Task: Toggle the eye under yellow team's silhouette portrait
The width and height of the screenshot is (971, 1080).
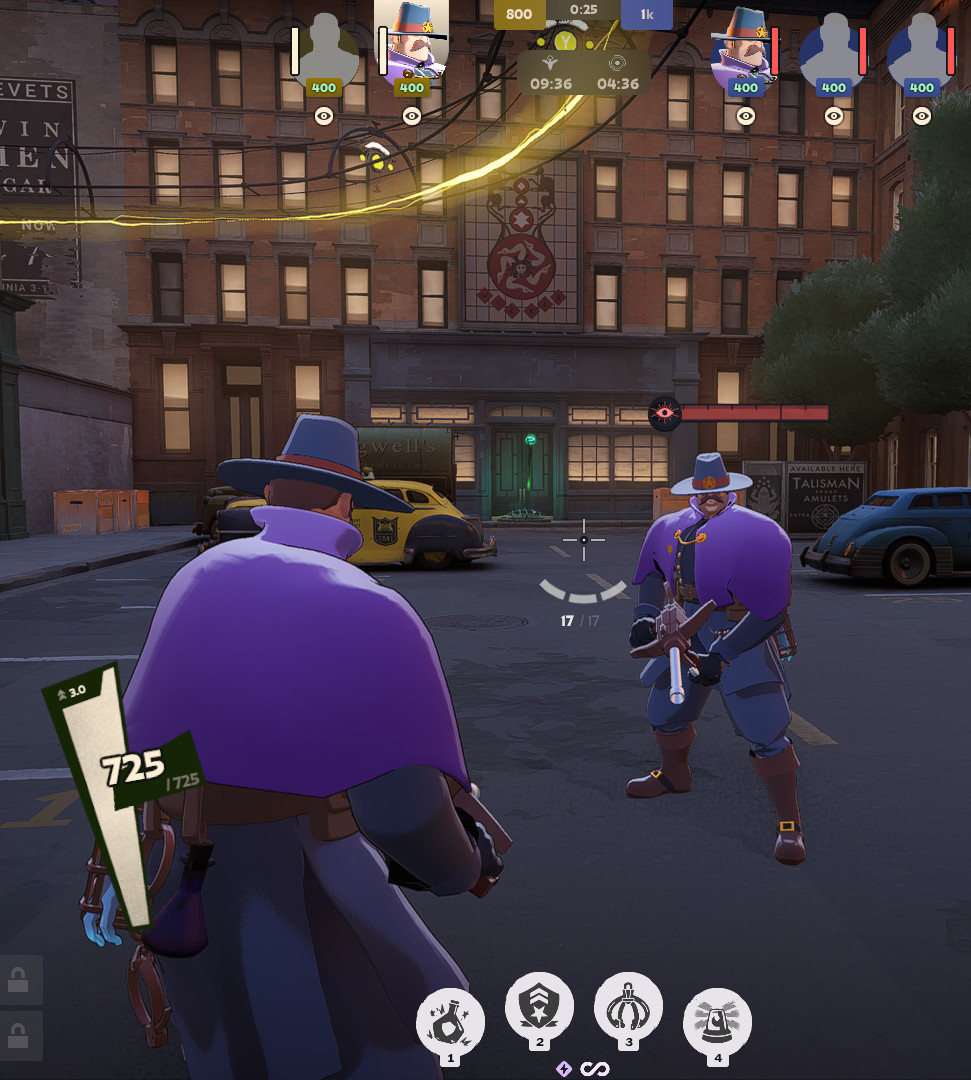Action: pyautogui.click(x=324, y=116)
